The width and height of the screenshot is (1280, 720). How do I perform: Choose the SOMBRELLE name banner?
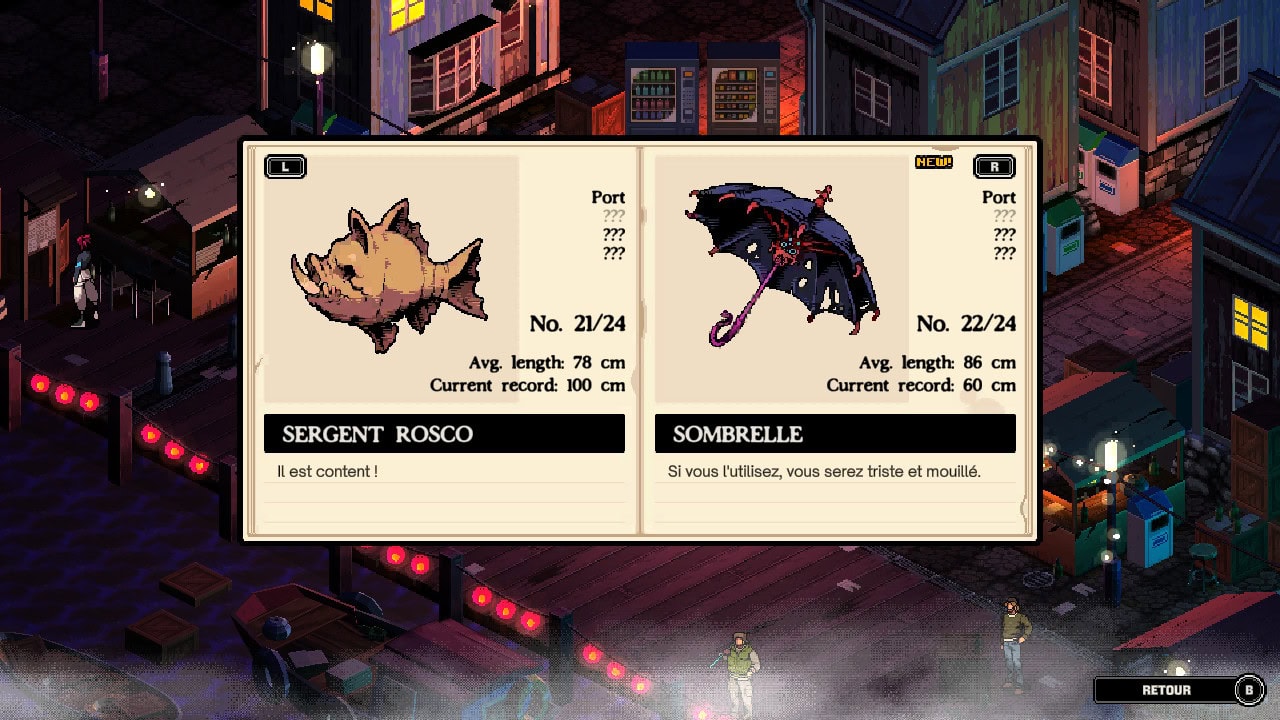click(835, 434)
